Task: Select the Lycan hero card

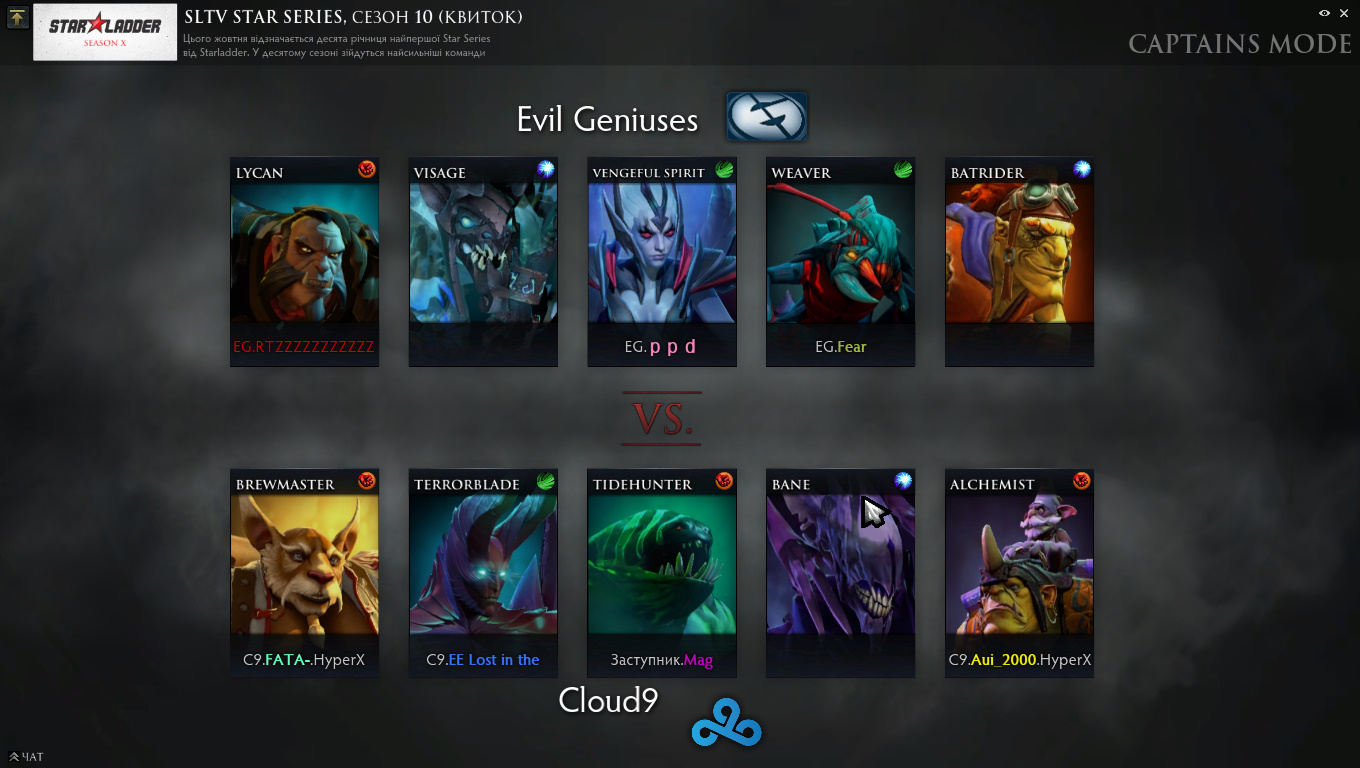Action: point(304,262)
